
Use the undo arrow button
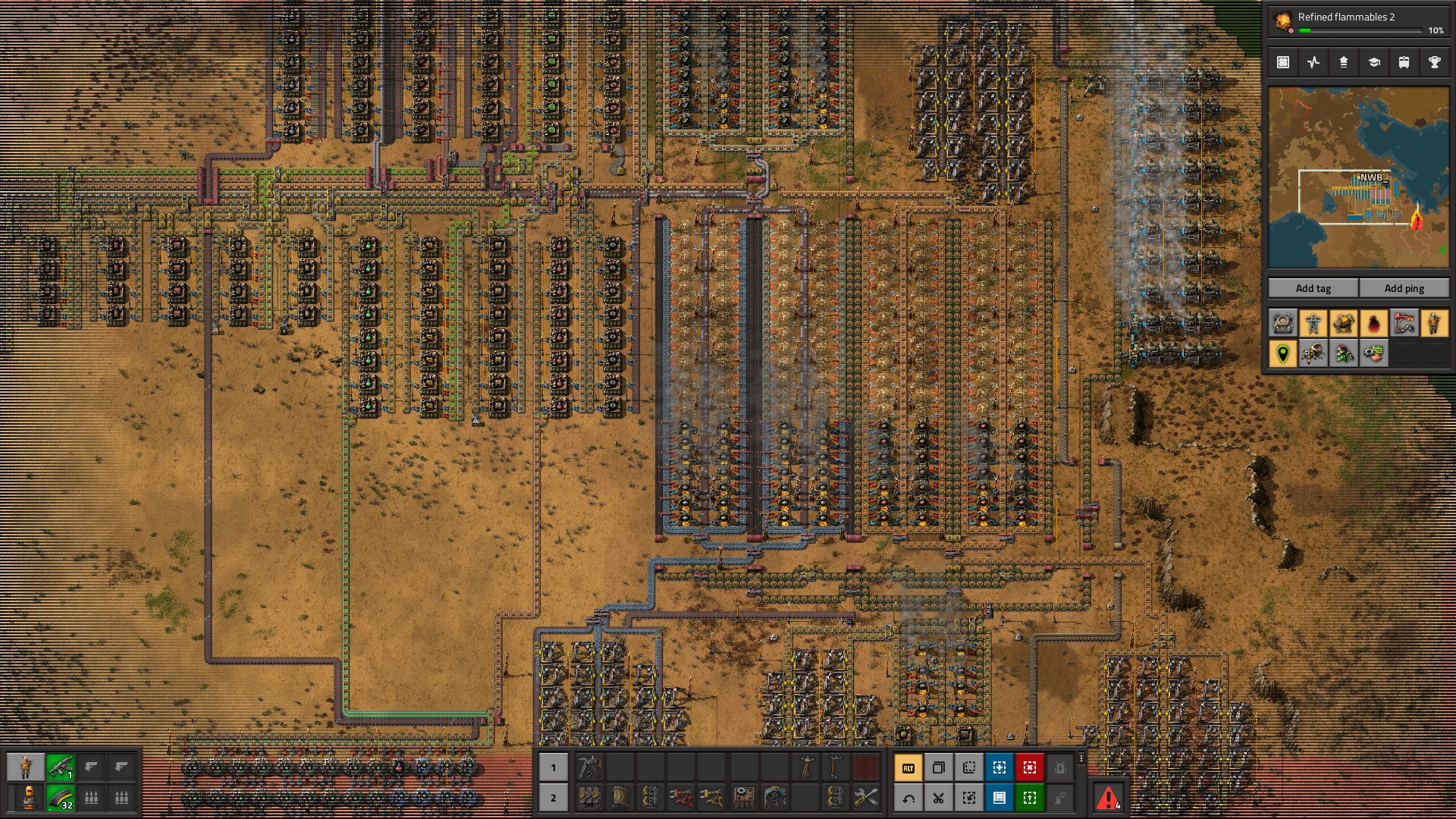pyautogui.click(x=908, y=798)
